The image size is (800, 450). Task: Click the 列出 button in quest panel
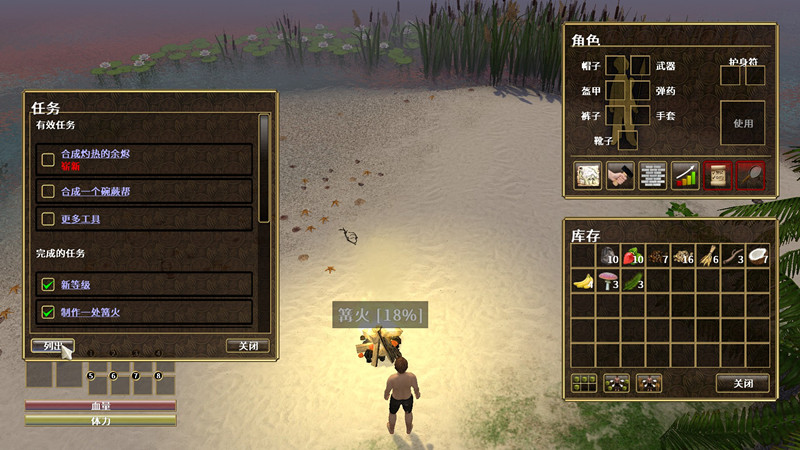point(52,346)
